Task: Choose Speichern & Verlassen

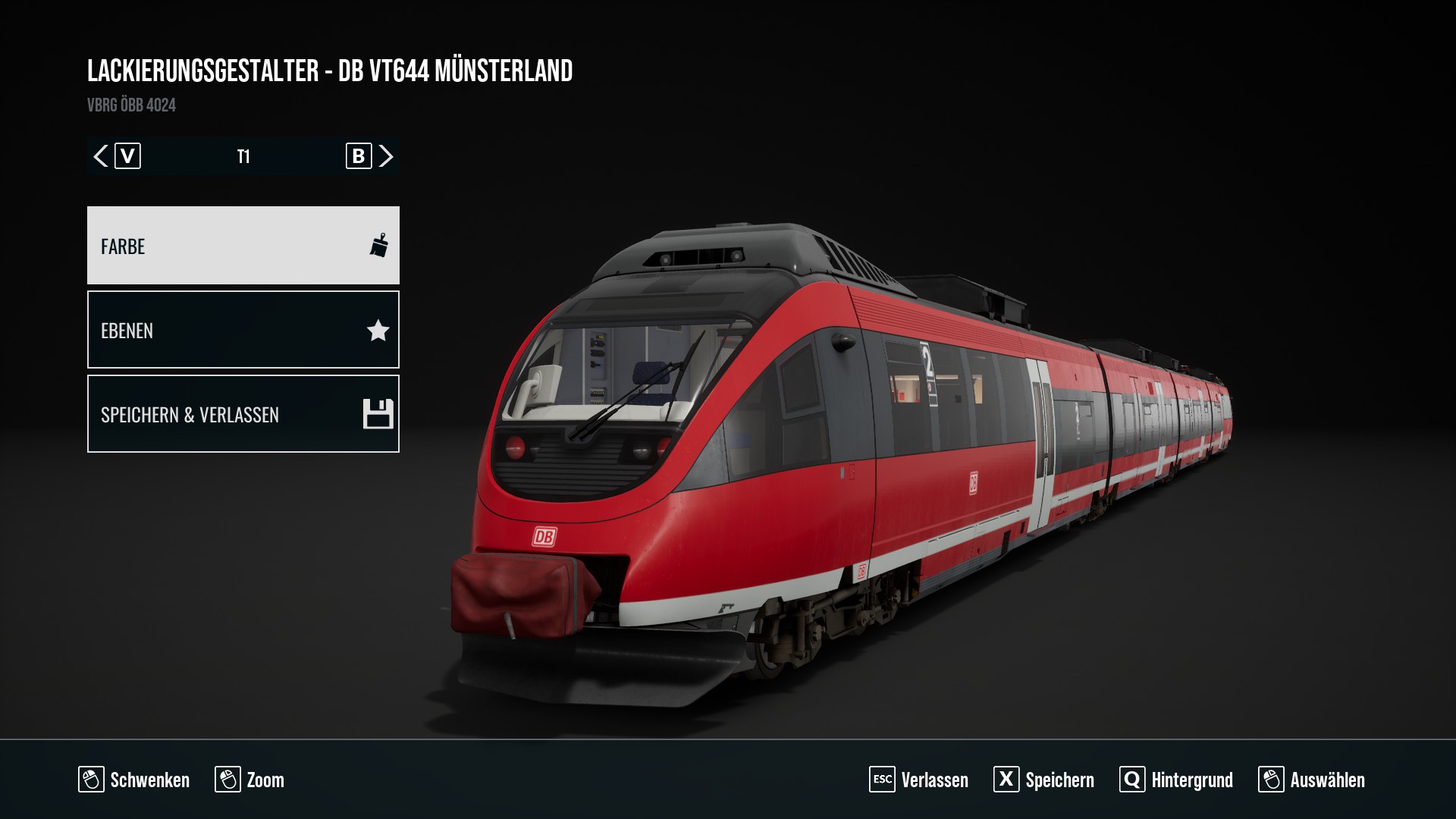Action: click(243, 414)
